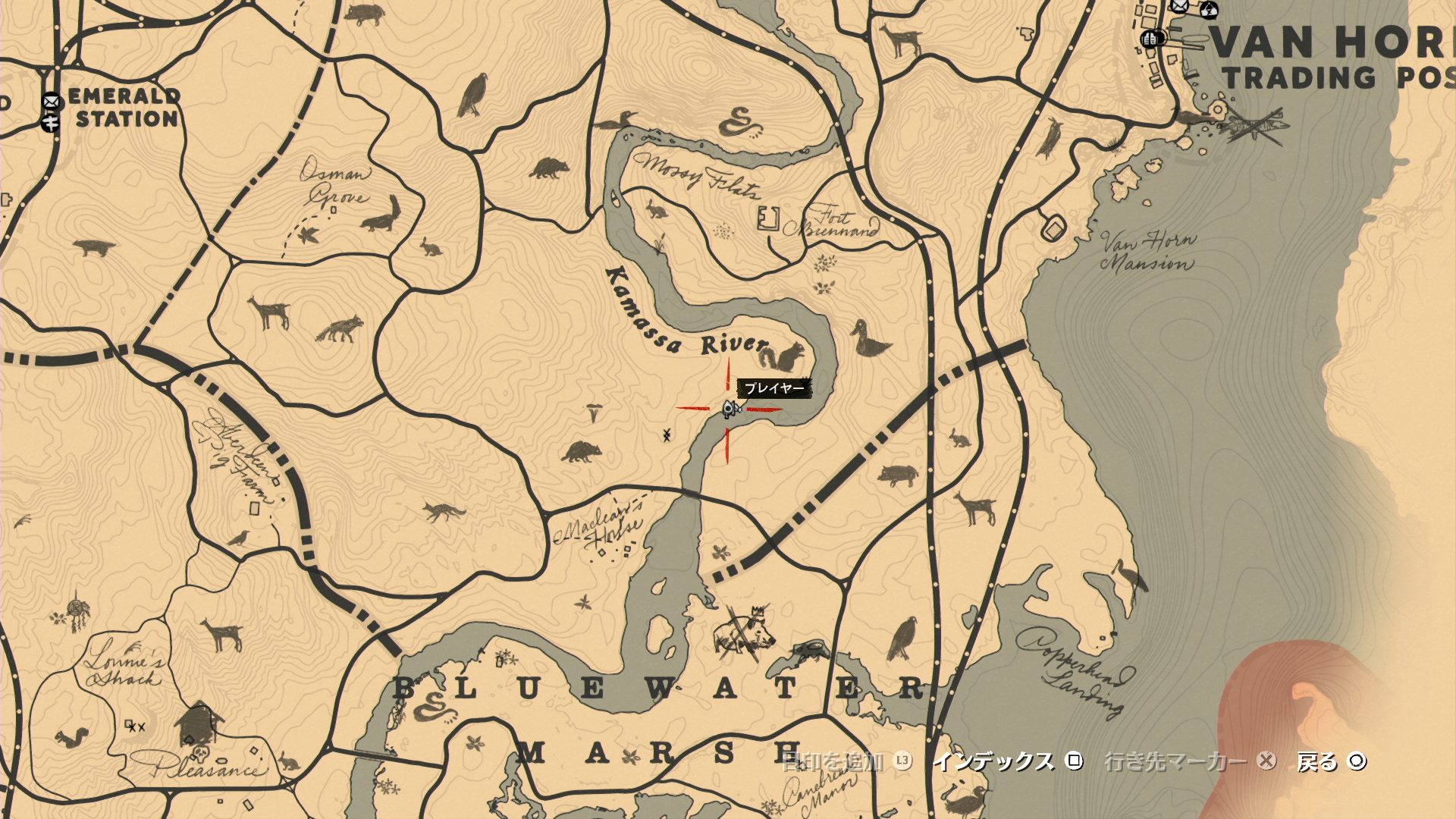Select the Fort Brennand fort outline marker
1456x819 pixels.
[x=767, y=218]
